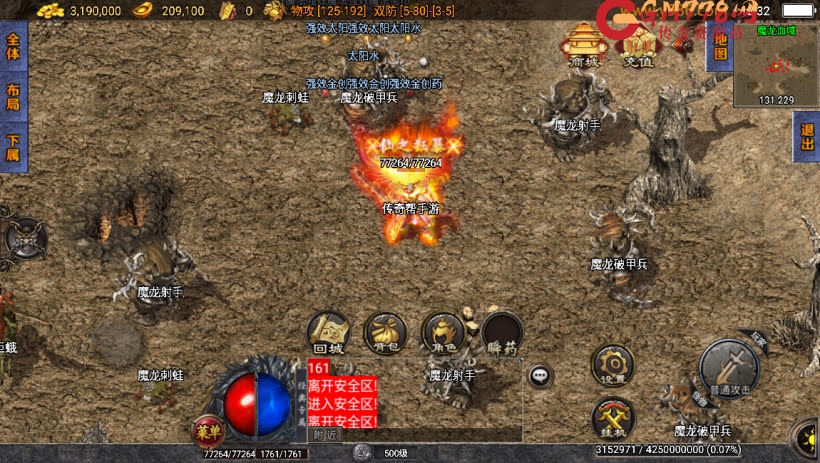The image size is (820, 463).
Task: Switch to the 附近 nearby chat tab
Action: tap(325, 435)
